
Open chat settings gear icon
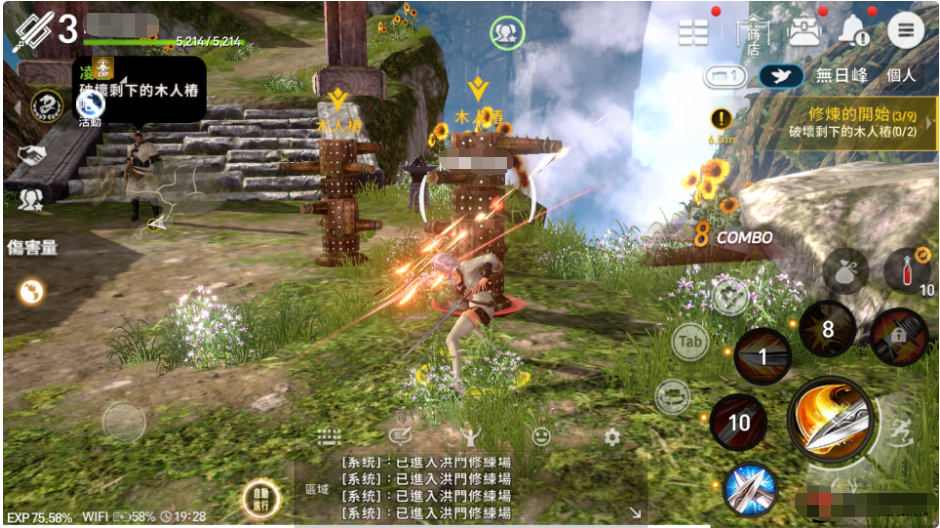coord(612,437)
